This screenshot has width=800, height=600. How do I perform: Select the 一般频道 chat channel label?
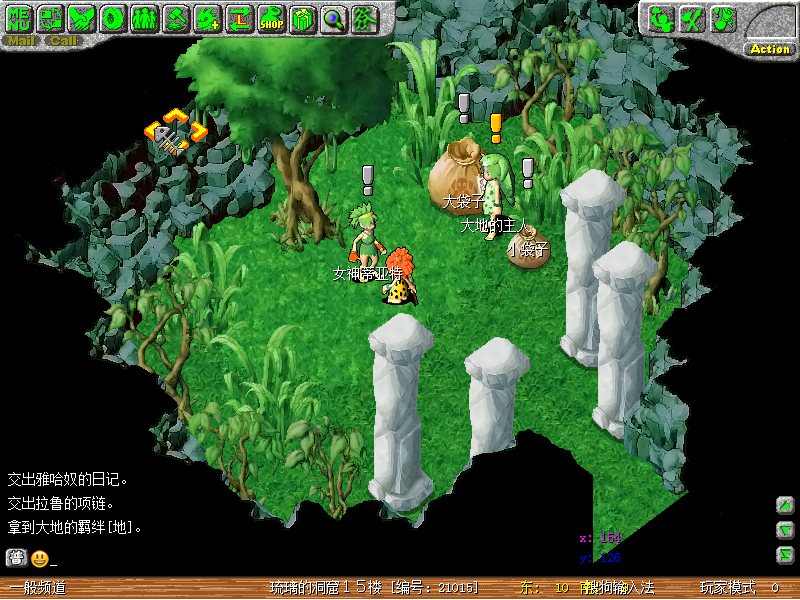click(x=38, y=588)
